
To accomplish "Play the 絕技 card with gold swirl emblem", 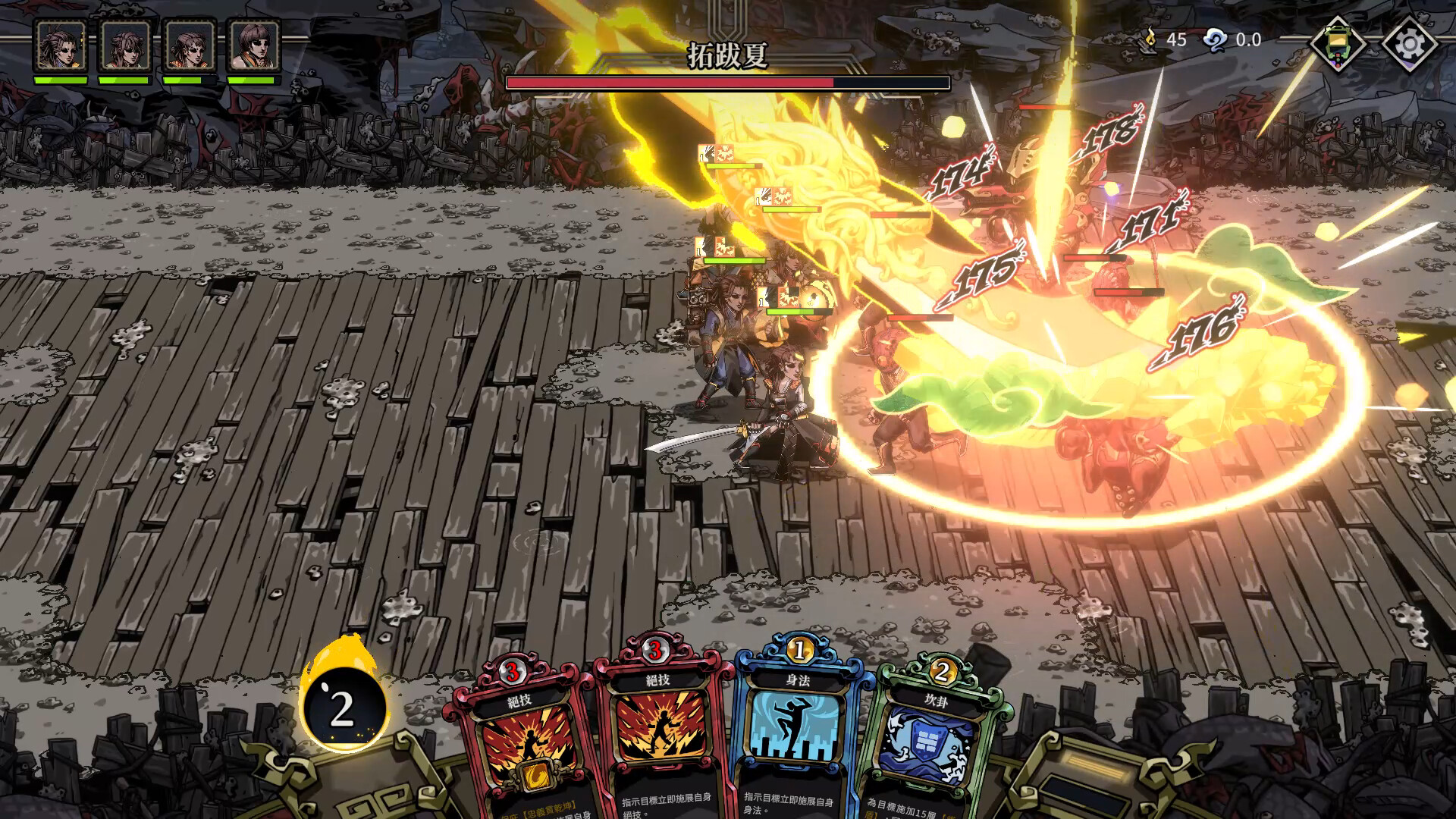I will pos(521,743).
